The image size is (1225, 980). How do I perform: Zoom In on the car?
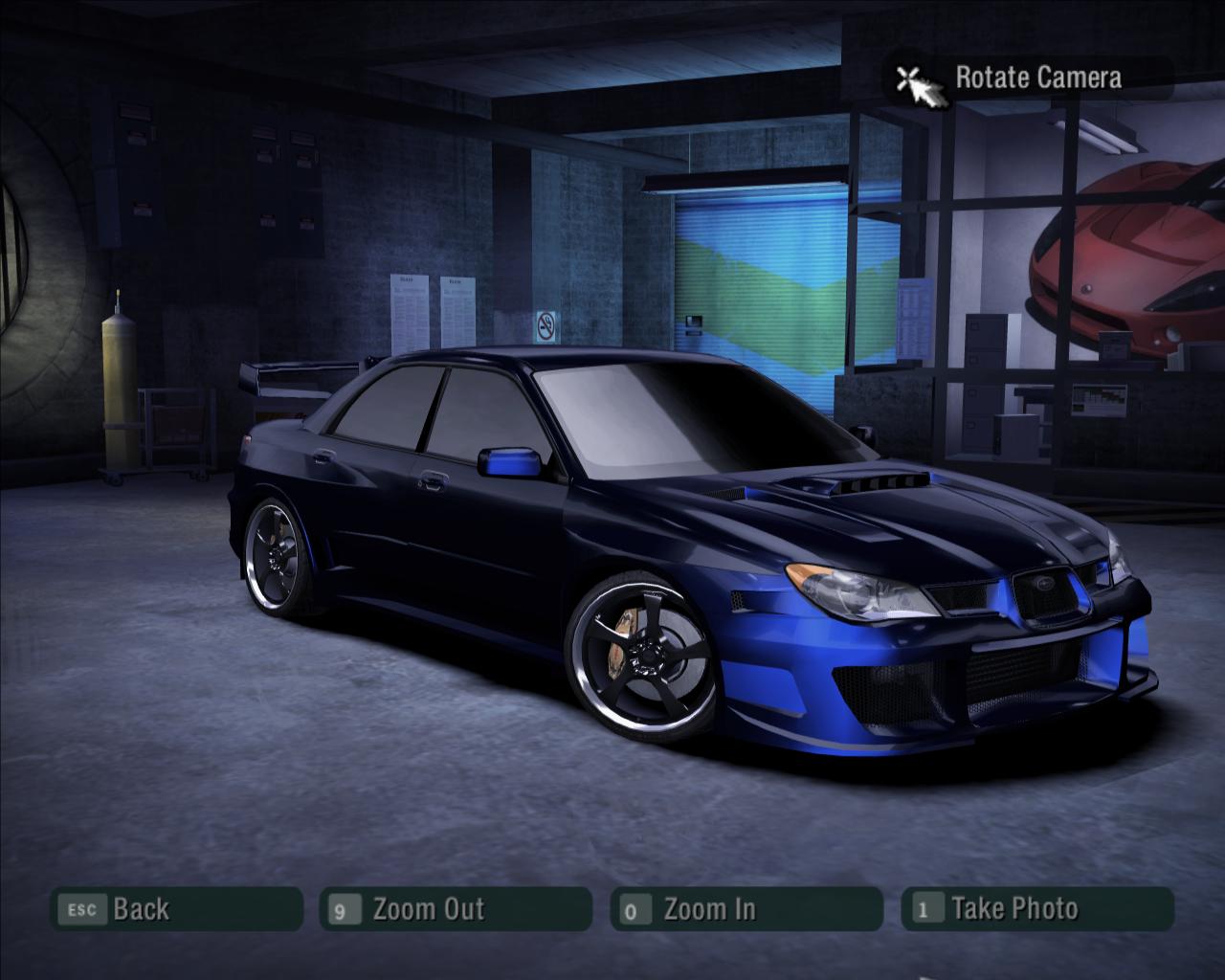coord(746,908)
